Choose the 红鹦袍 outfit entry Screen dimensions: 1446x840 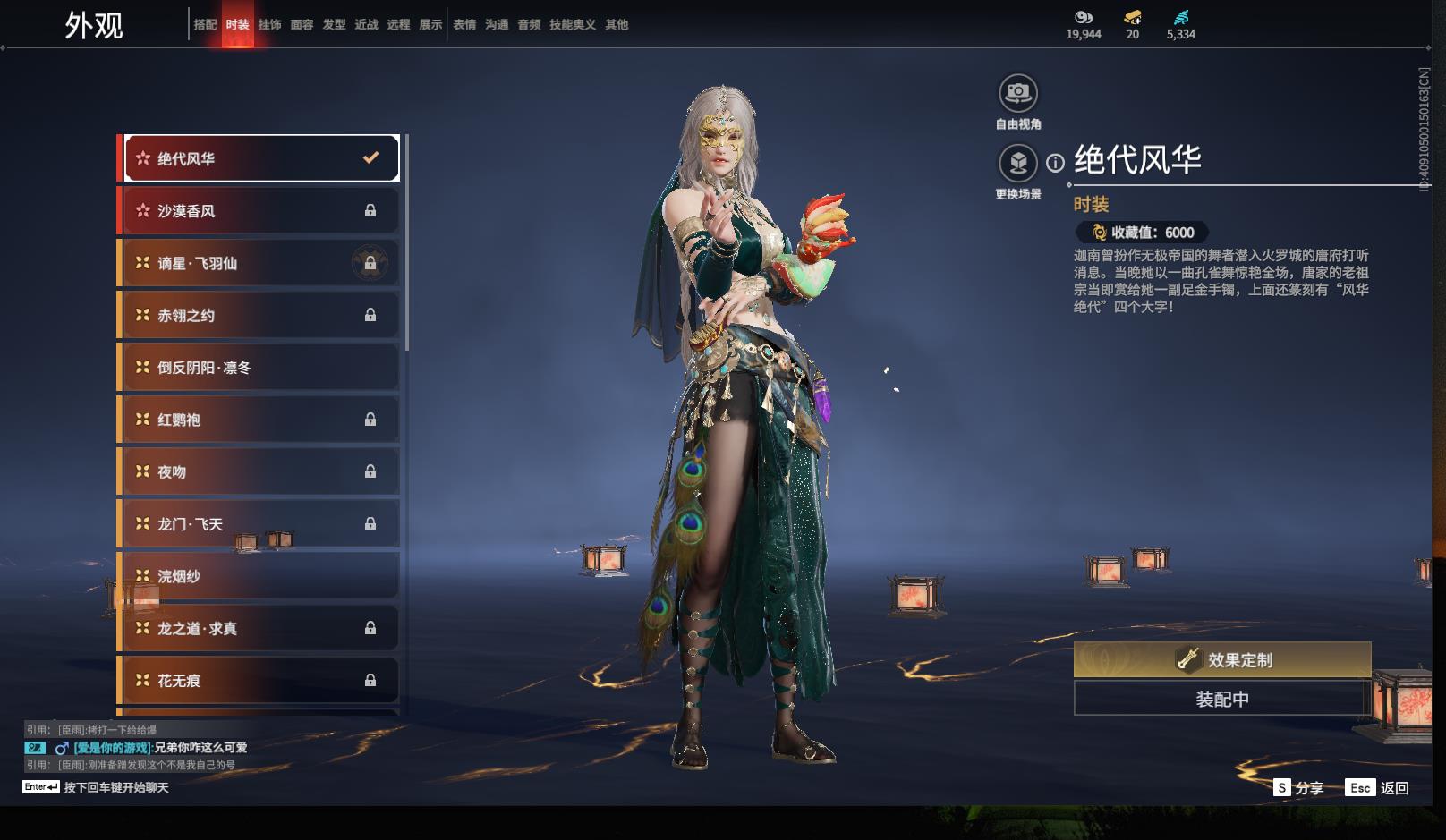(x=259, y=420)
